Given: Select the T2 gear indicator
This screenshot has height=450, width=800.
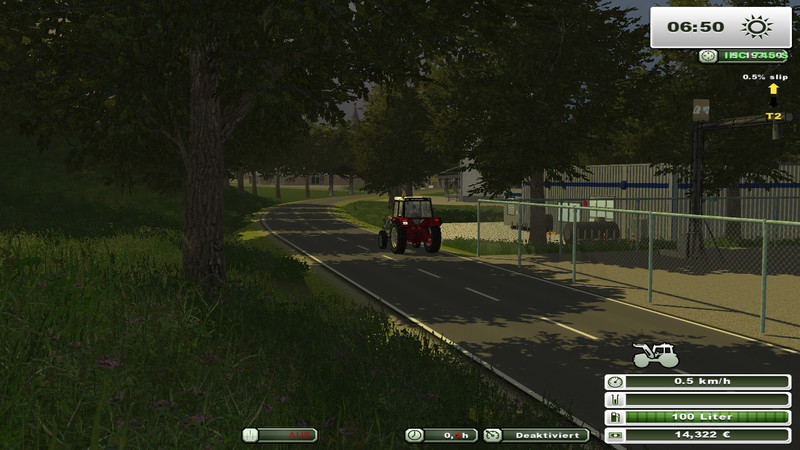Looking at the screenshot, I should click(x=773, y=116).
